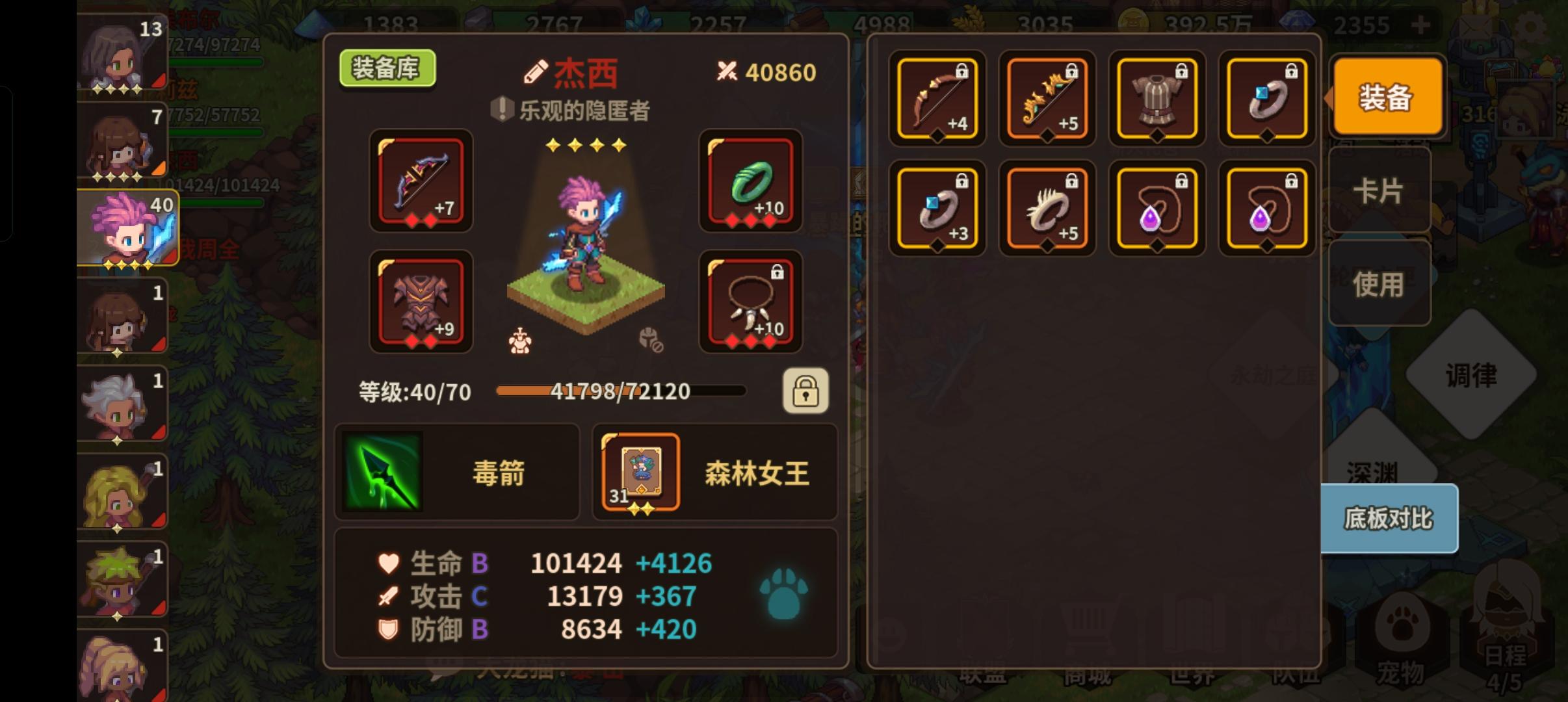Tap the pencil icon beside 杰西's name
1568x702 pixels.
[537, 71]
